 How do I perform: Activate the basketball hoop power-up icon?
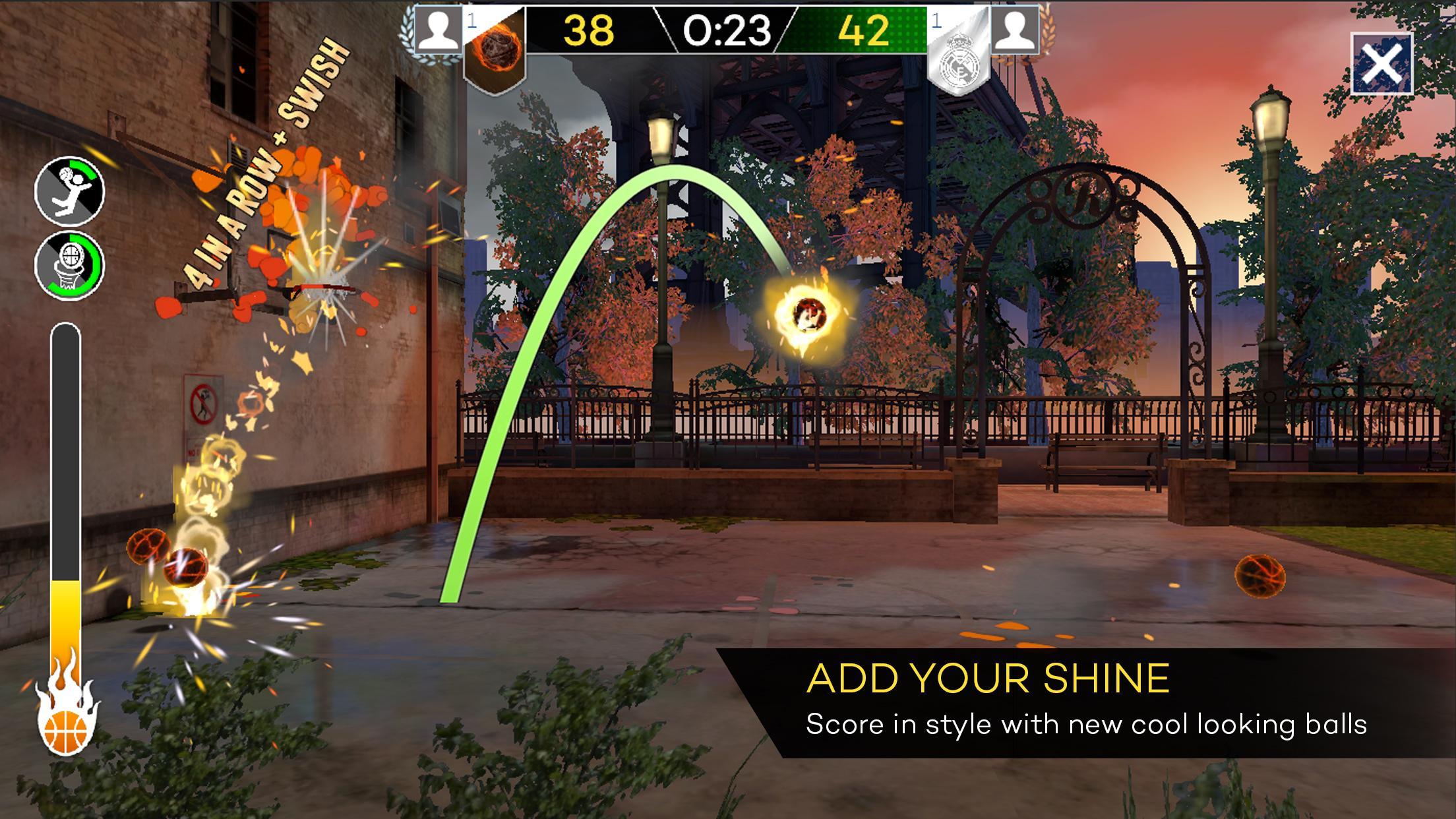click(69, 264)
